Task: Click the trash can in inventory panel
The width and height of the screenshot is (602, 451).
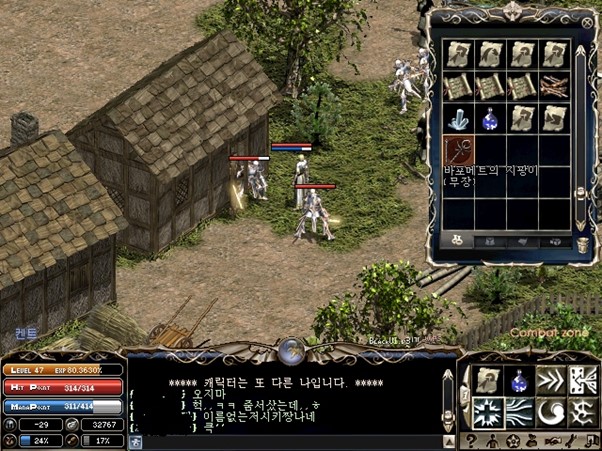Action: [x=584, y=243]
